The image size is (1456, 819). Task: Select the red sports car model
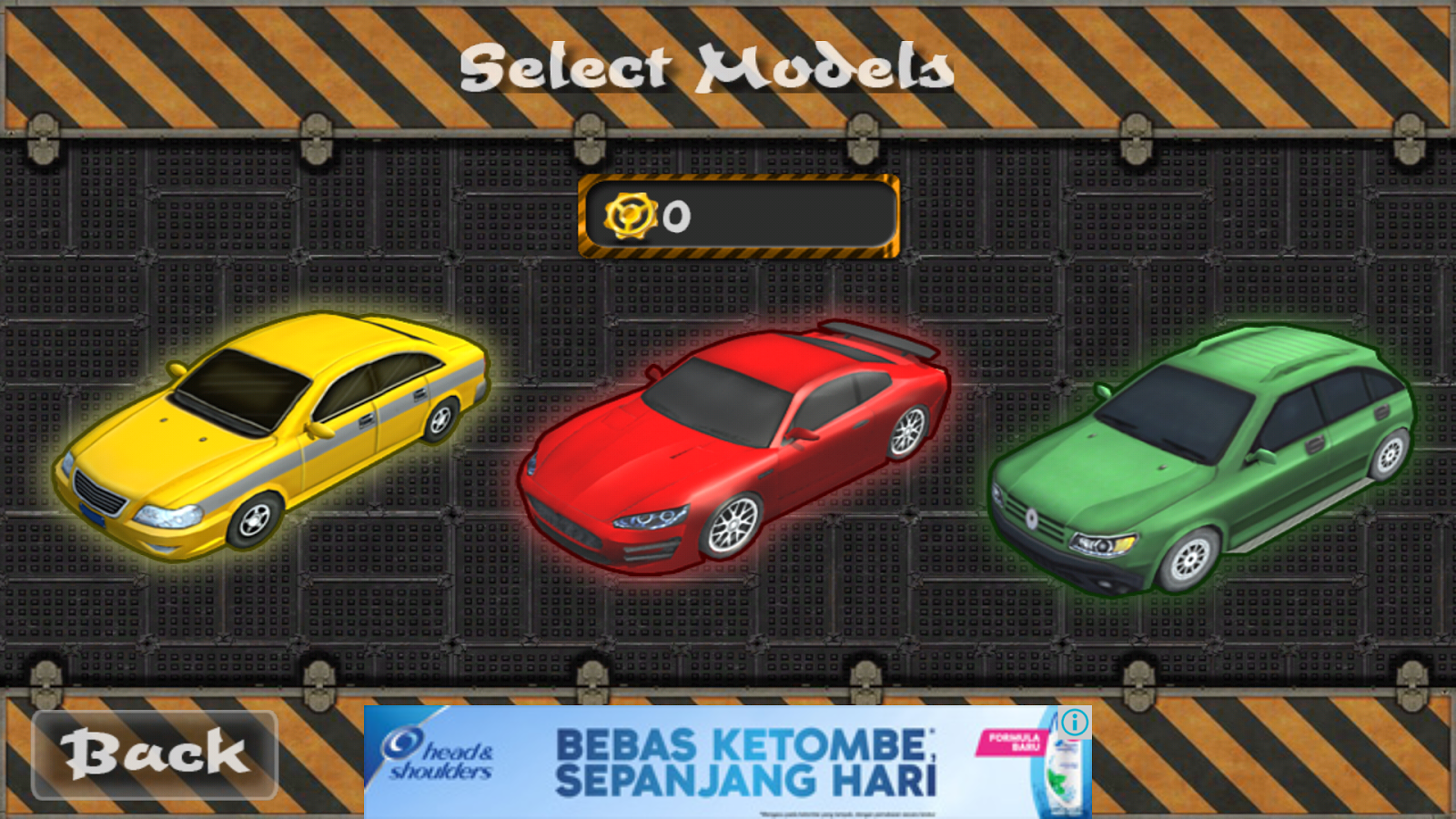pos(737,446)
